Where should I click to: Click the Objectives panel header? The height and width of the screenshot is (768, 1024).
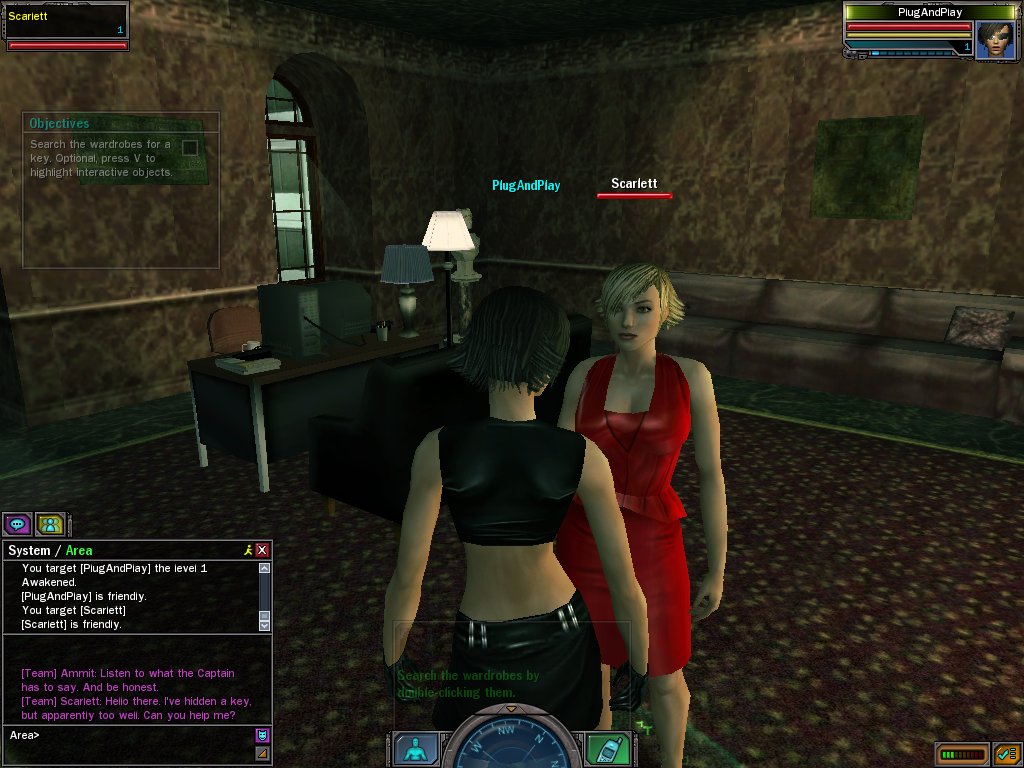(x=60, y=124)
